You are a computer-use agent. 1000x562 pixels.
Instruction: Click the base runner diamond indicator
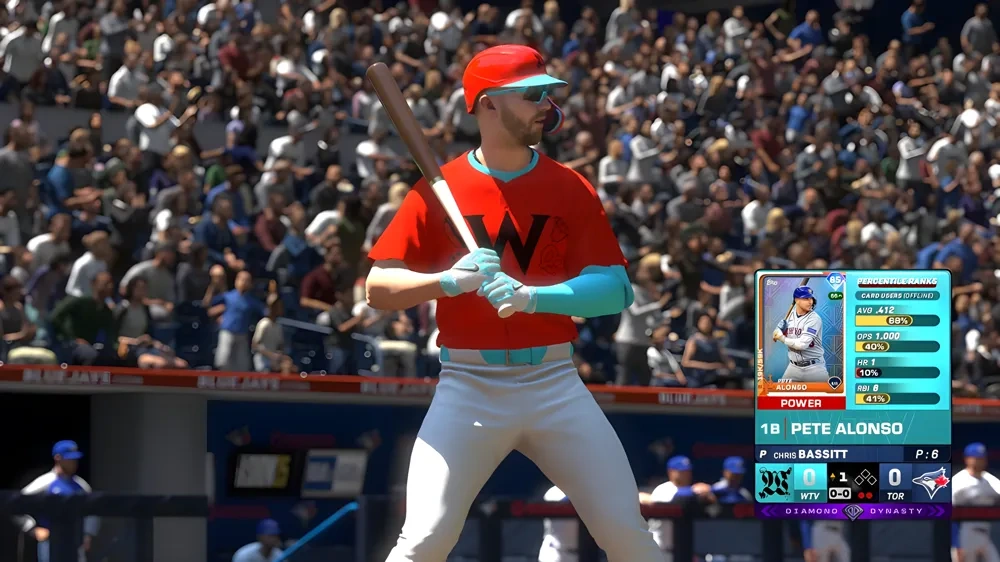click(x=865, y=477)
